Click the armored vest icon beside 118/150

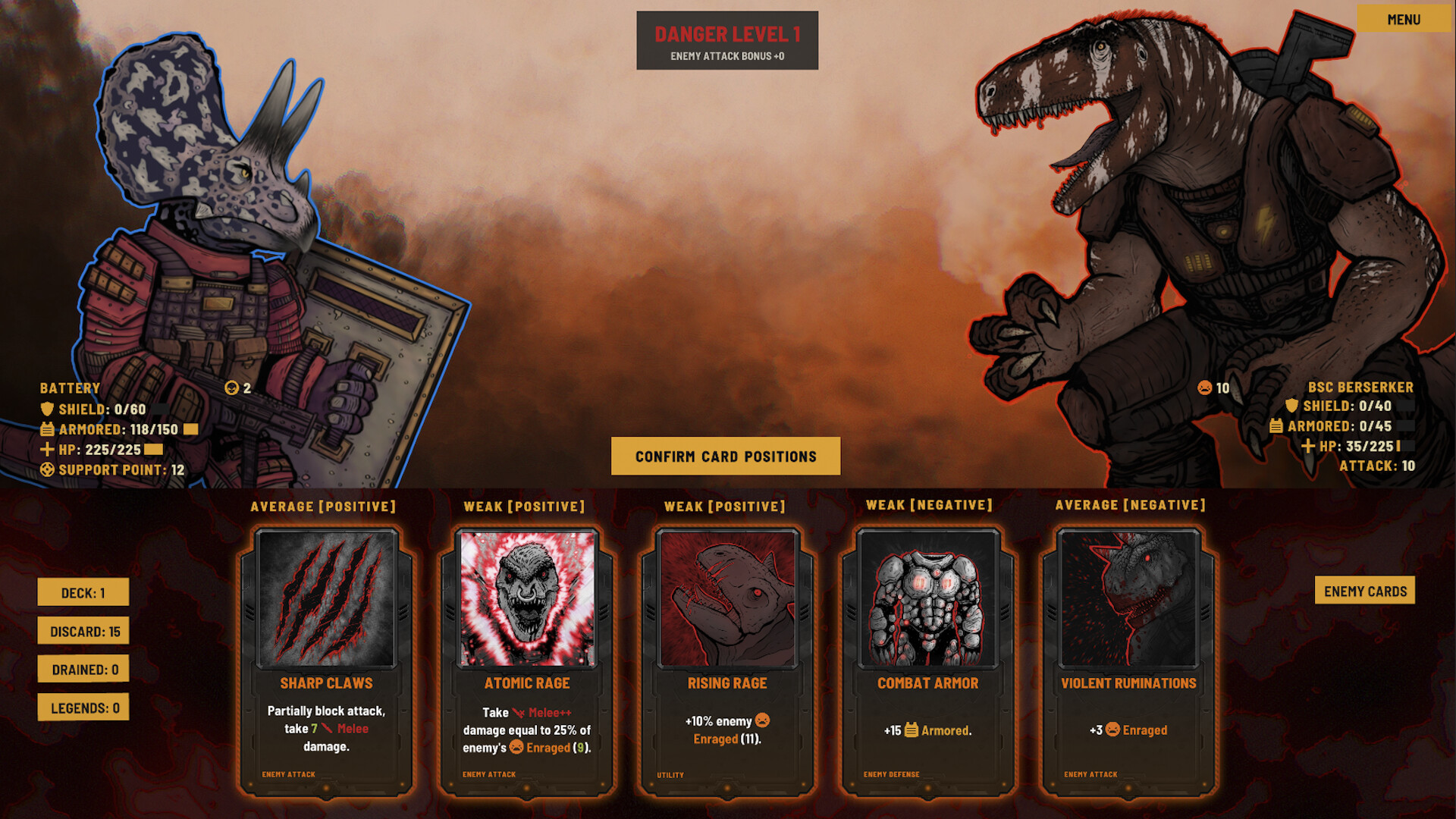47,431
